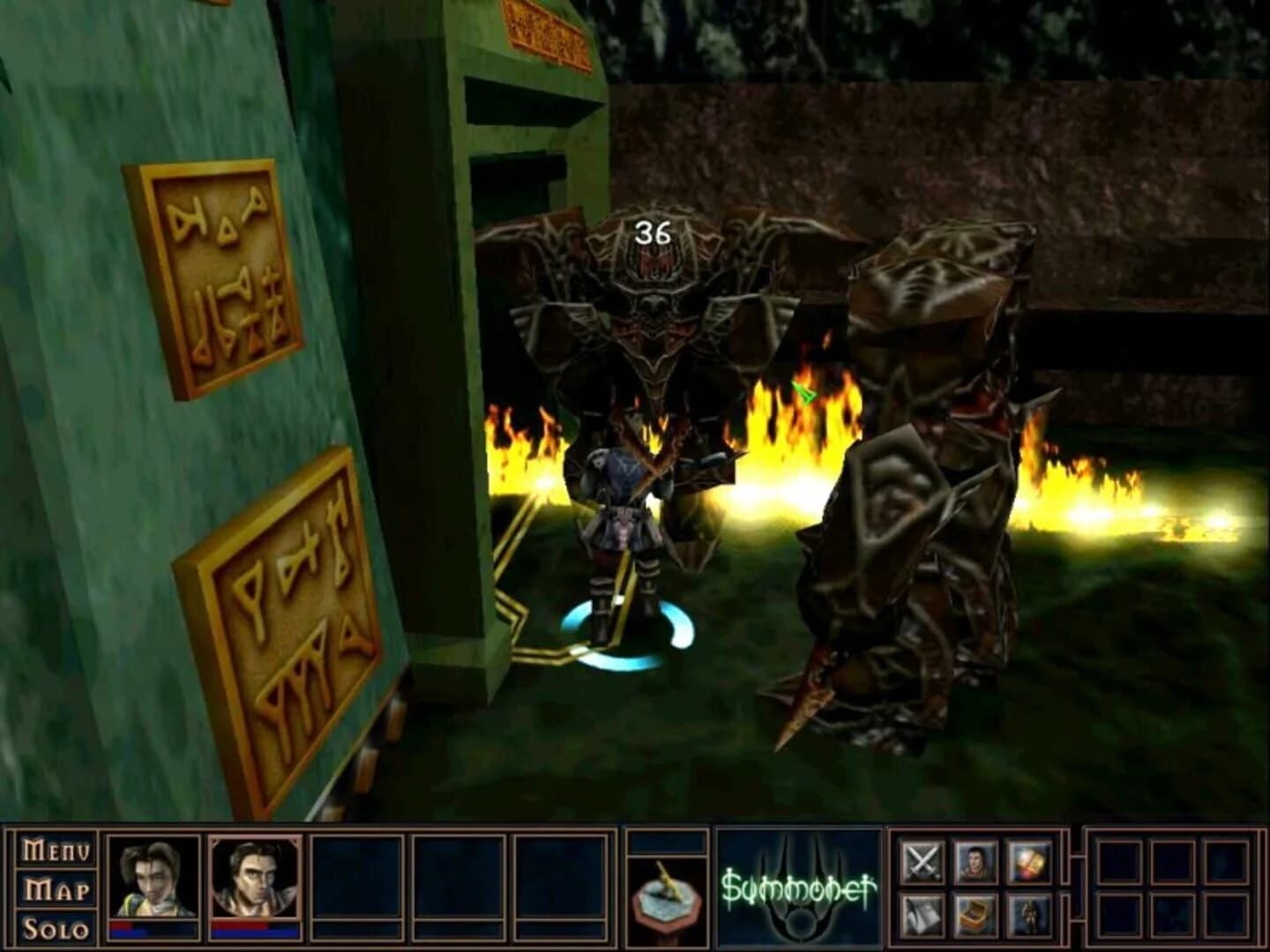
Task: Click the second character's health bar
Action: (x=254, y=926)
